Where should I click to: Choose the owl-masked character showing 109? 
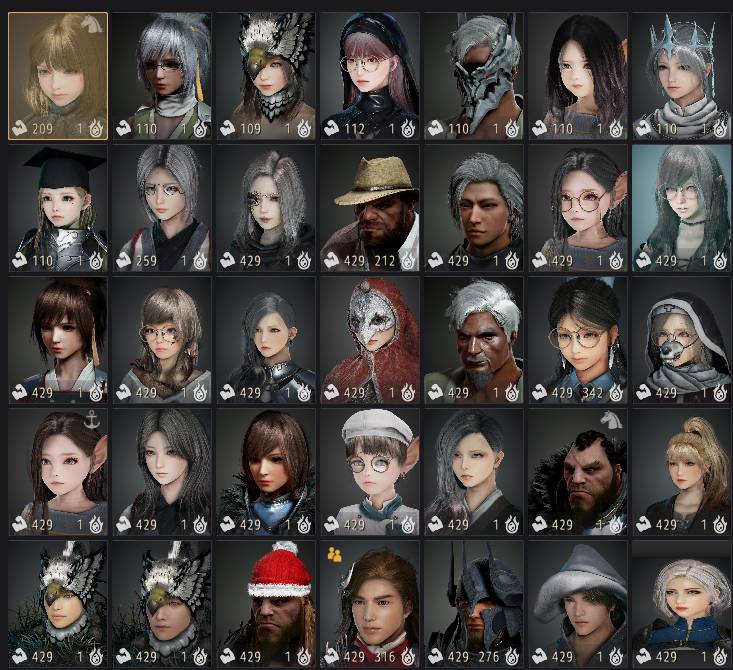tap(266, 76)
